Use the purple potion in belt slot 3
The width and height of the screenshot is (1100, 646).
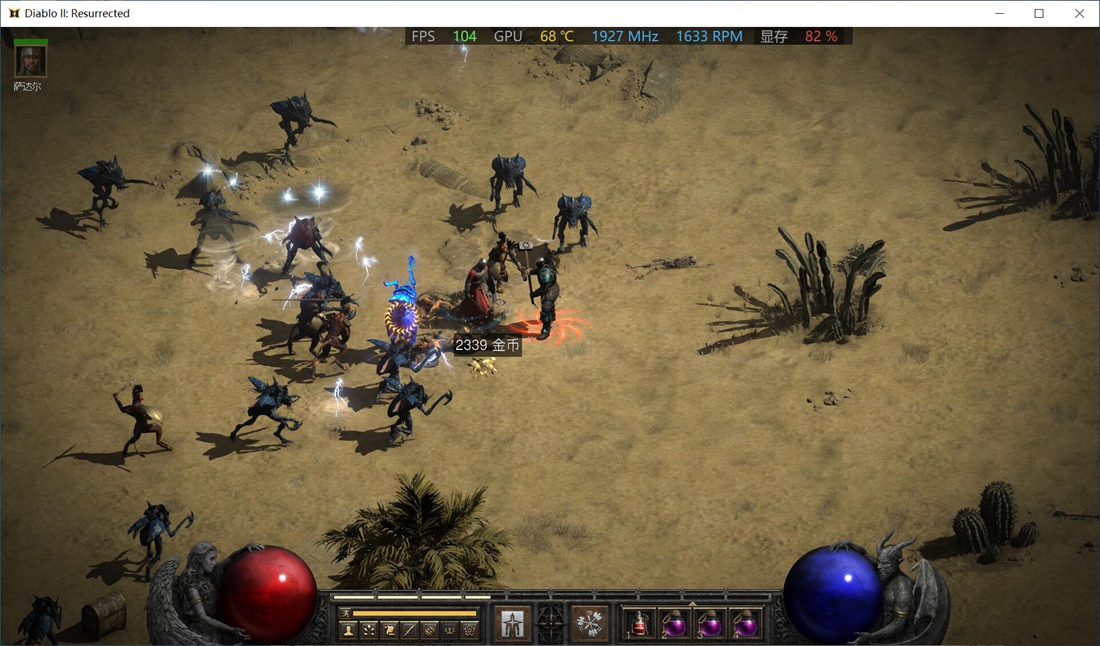click(x=710, y=624)
